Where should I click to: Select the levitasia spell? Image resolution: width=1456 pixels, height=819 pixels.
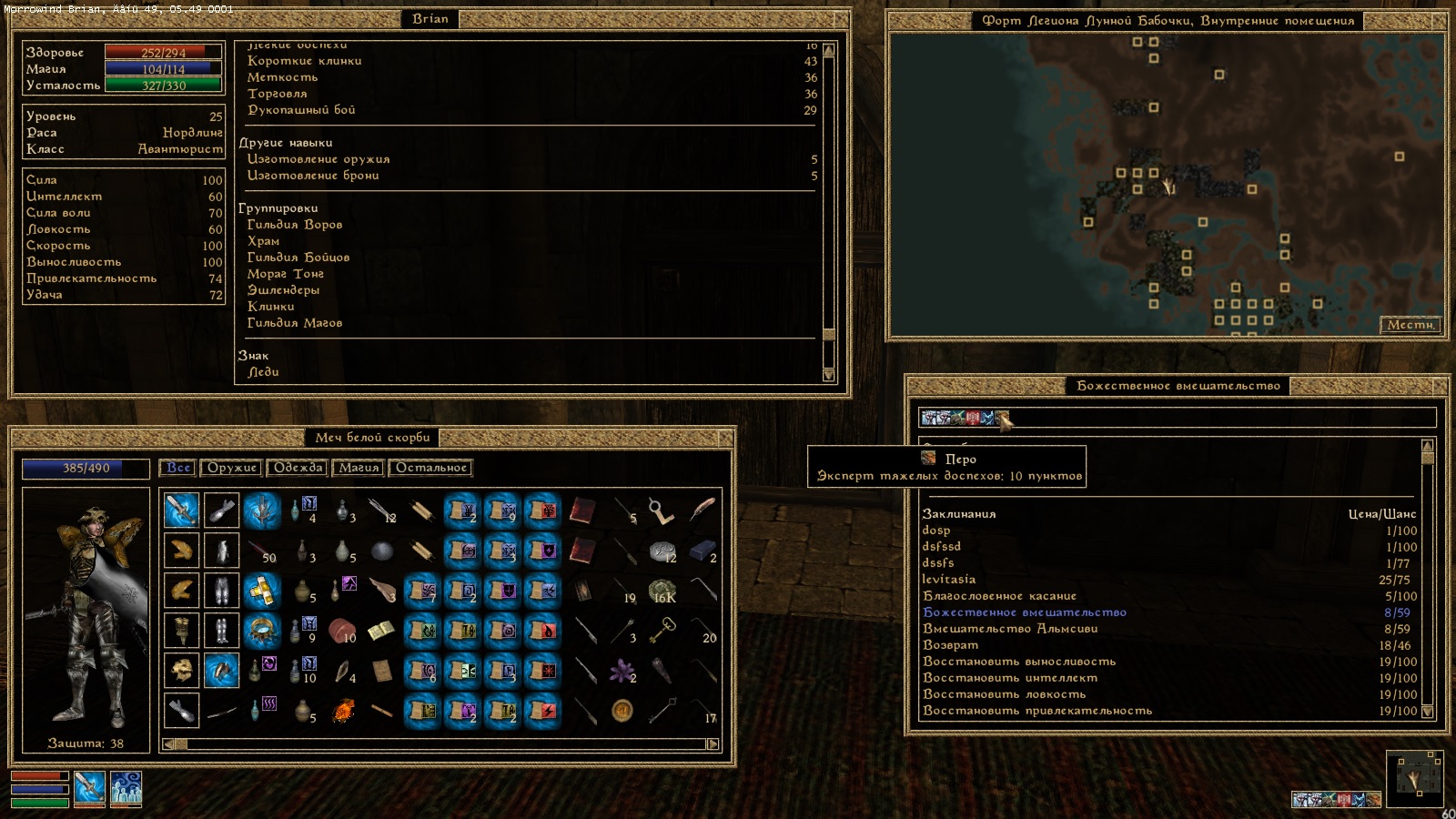(x=949, y=580)
